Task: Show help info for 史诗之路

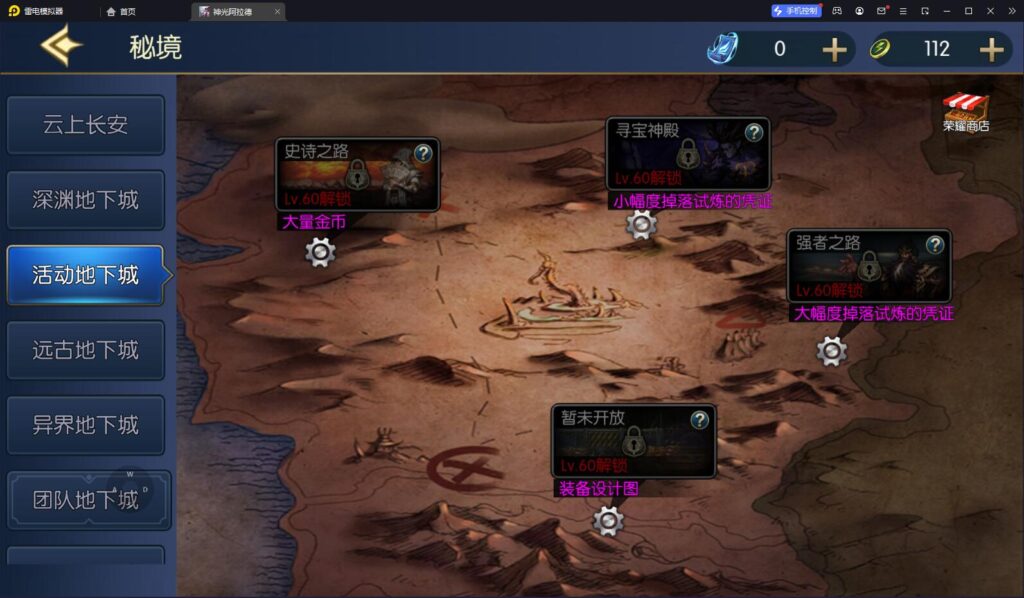Action: click(x=423, y=153)
